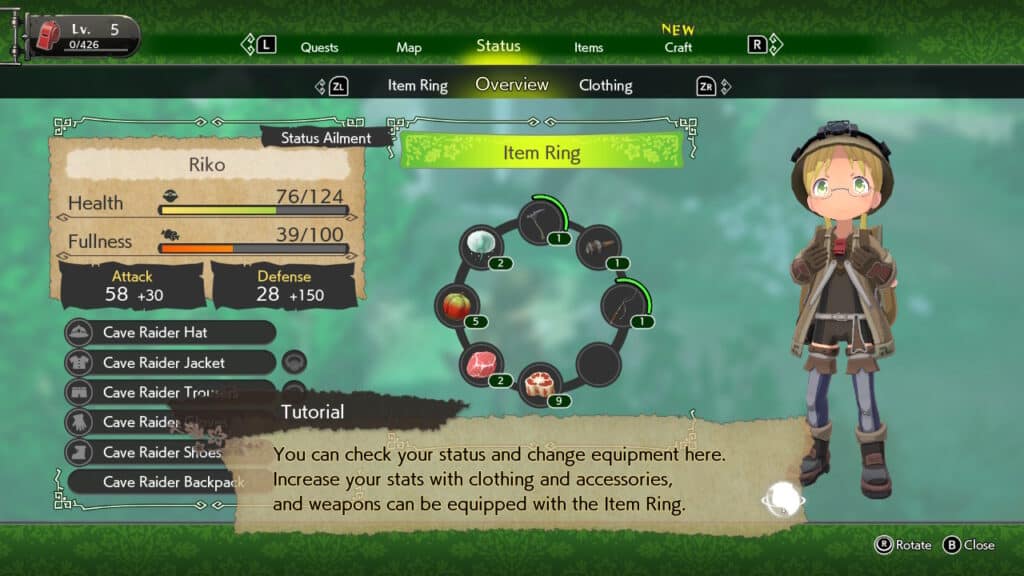Select the Status tab

click(498, 46)
